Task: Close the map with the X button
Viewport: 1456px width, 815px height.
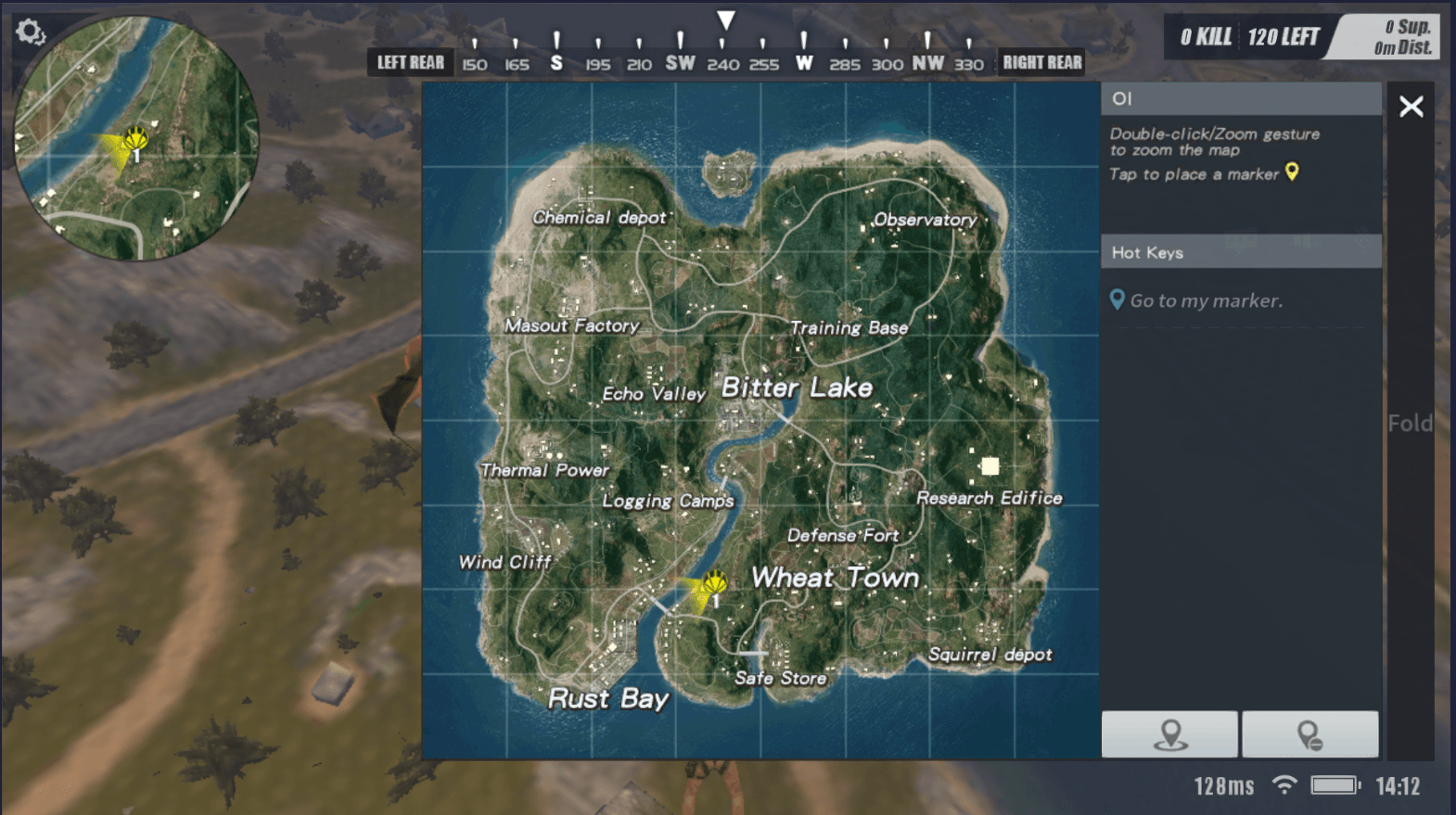Action: pos(1411,107)
